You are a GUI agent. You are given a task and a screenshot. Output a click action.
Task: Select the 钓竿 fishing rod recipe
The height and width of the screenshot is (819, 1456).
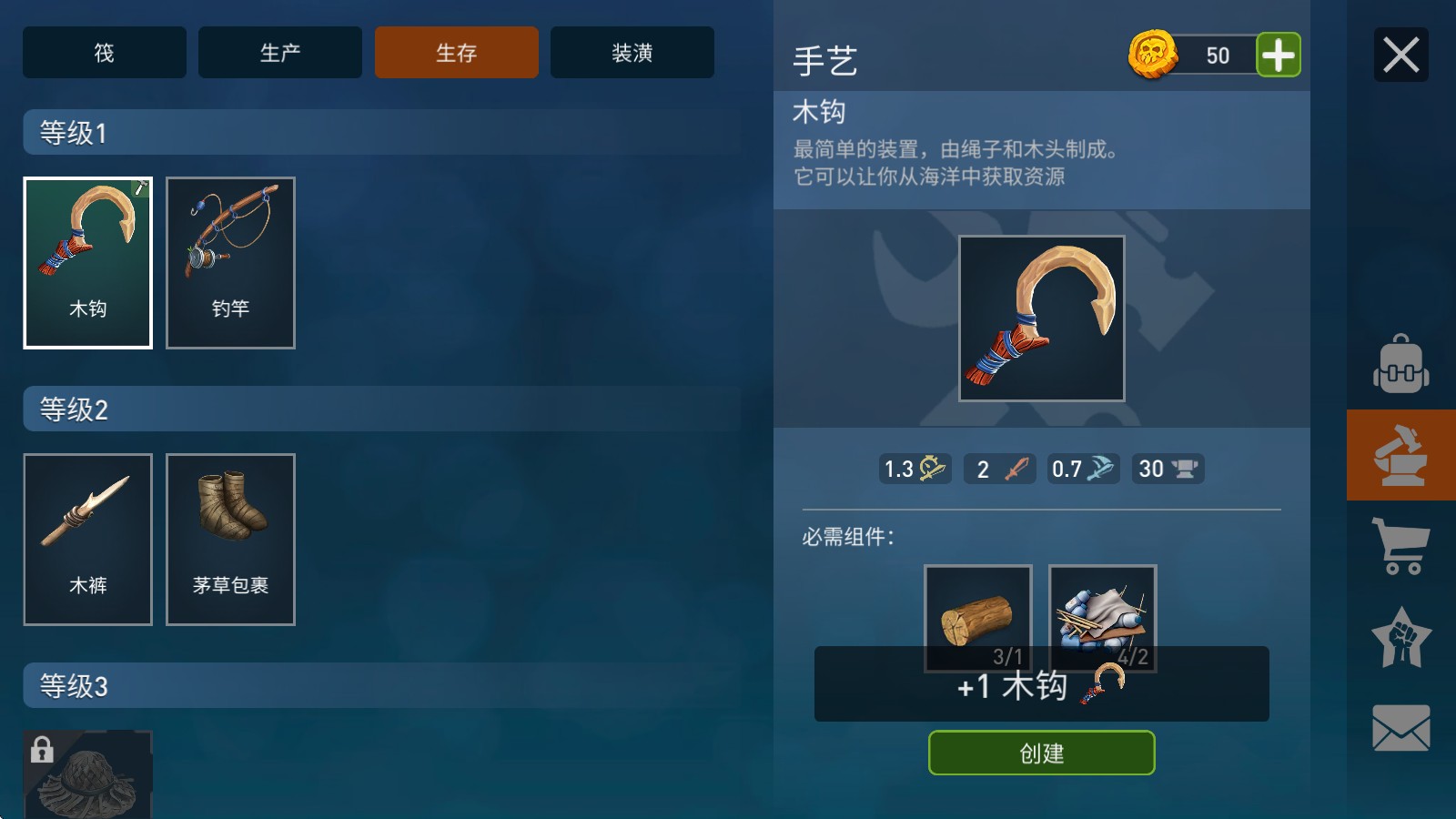[x=230, y=263]
